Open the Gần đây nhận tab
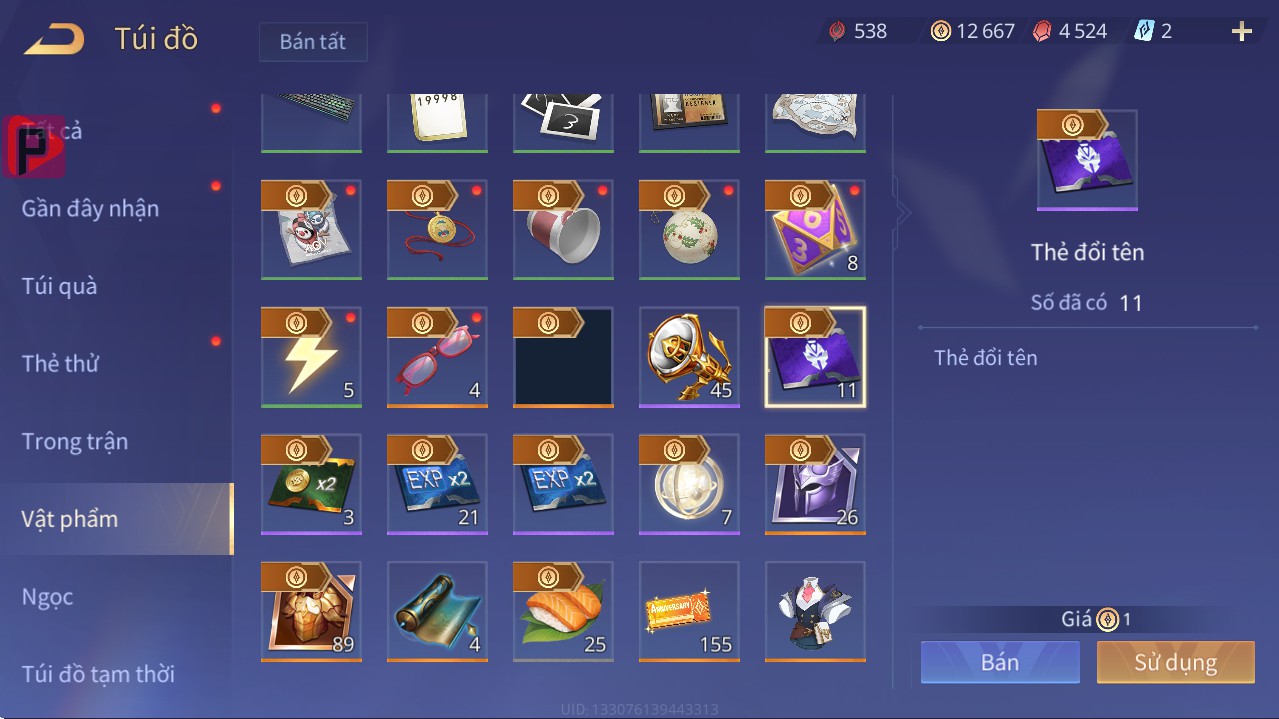The height and width of the screenshot is (719, 1279). click(90, 208)
